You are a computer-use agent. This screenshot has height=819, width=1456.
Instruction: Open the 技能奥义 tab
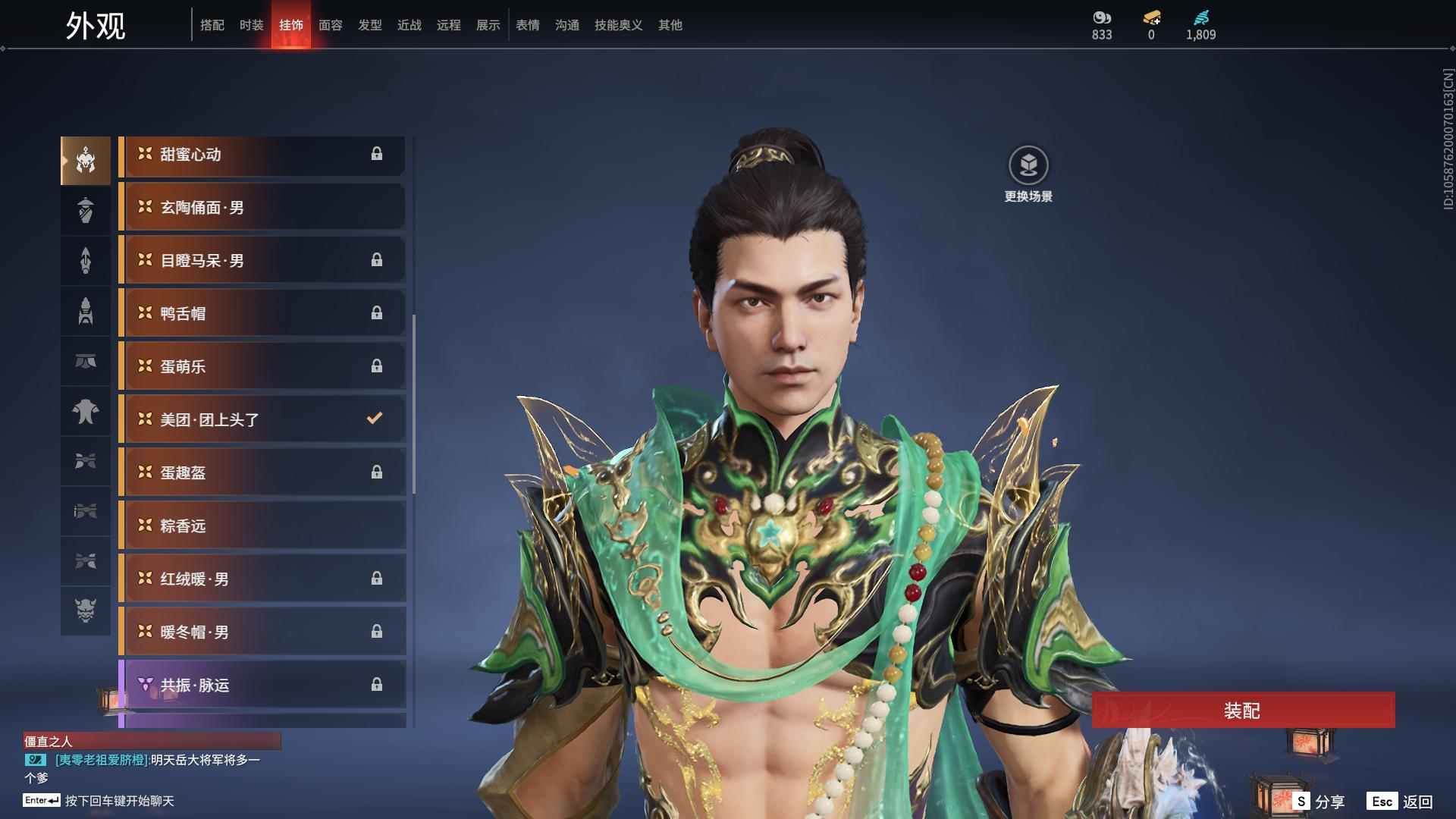[618, 25]
